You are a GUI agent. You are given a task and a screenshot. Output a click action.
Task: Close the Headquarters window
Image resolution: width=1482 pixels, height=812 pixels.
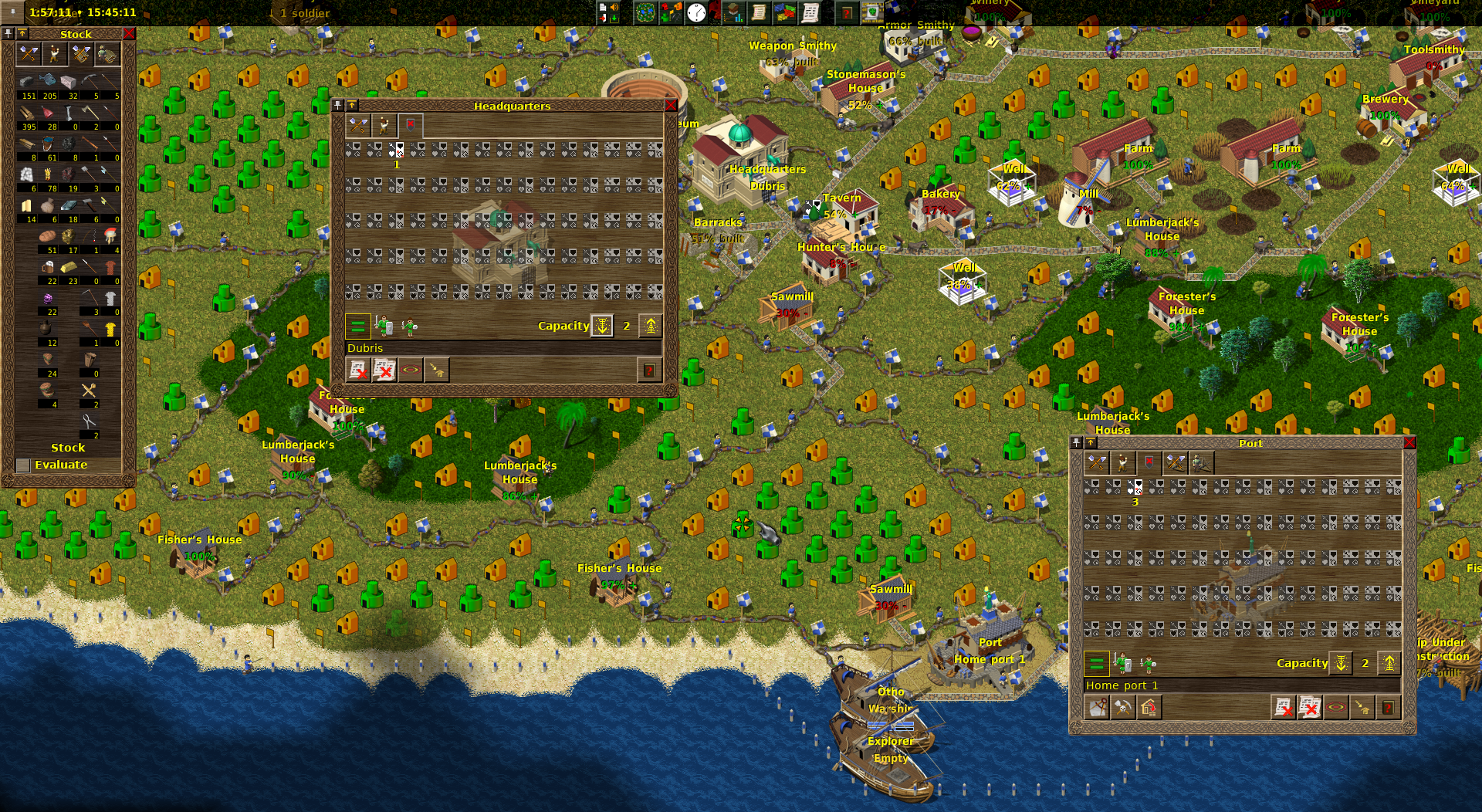point(670,106)
